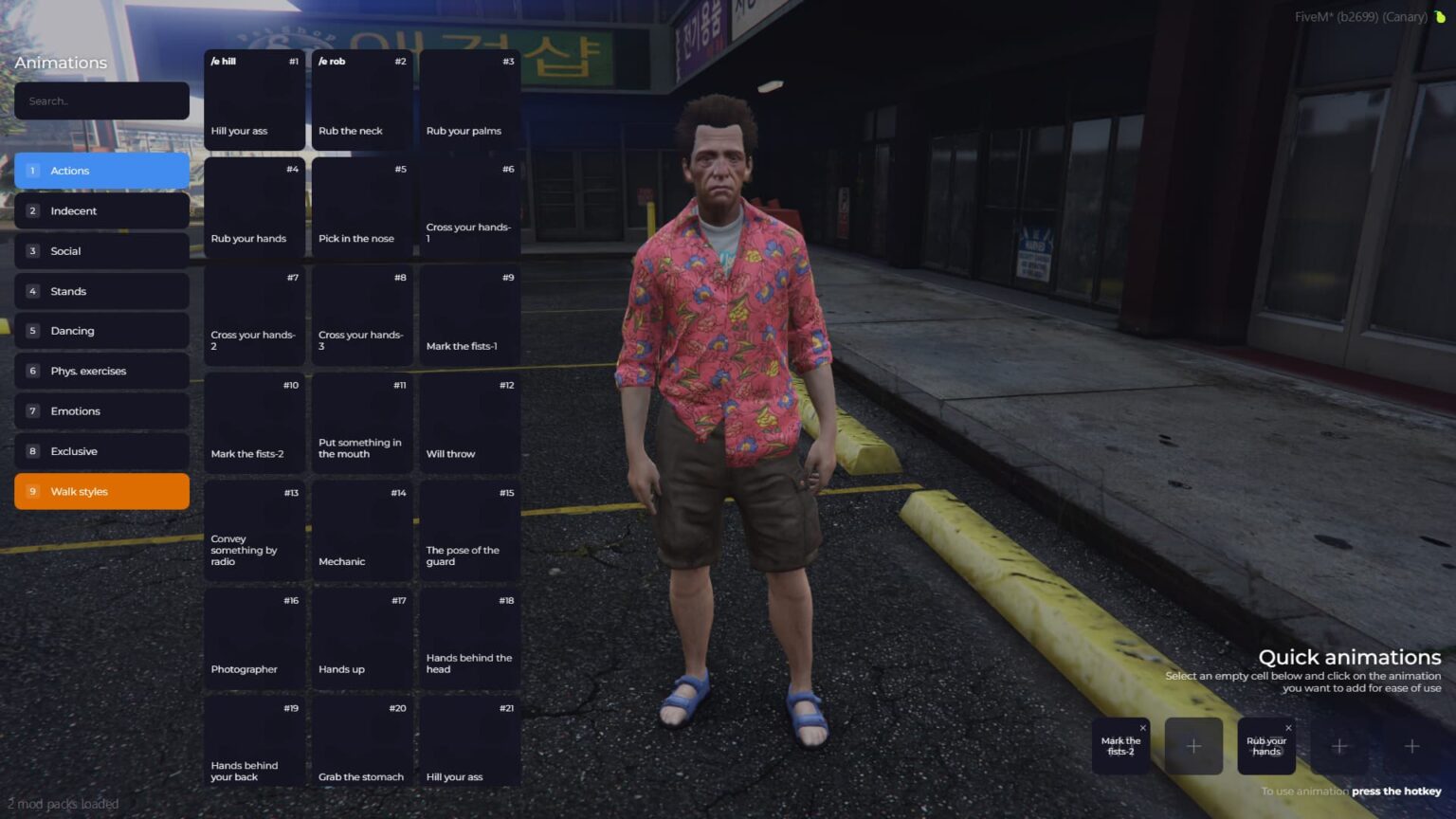
Task: Select the "Mechanic" animation
Action: 361,530
